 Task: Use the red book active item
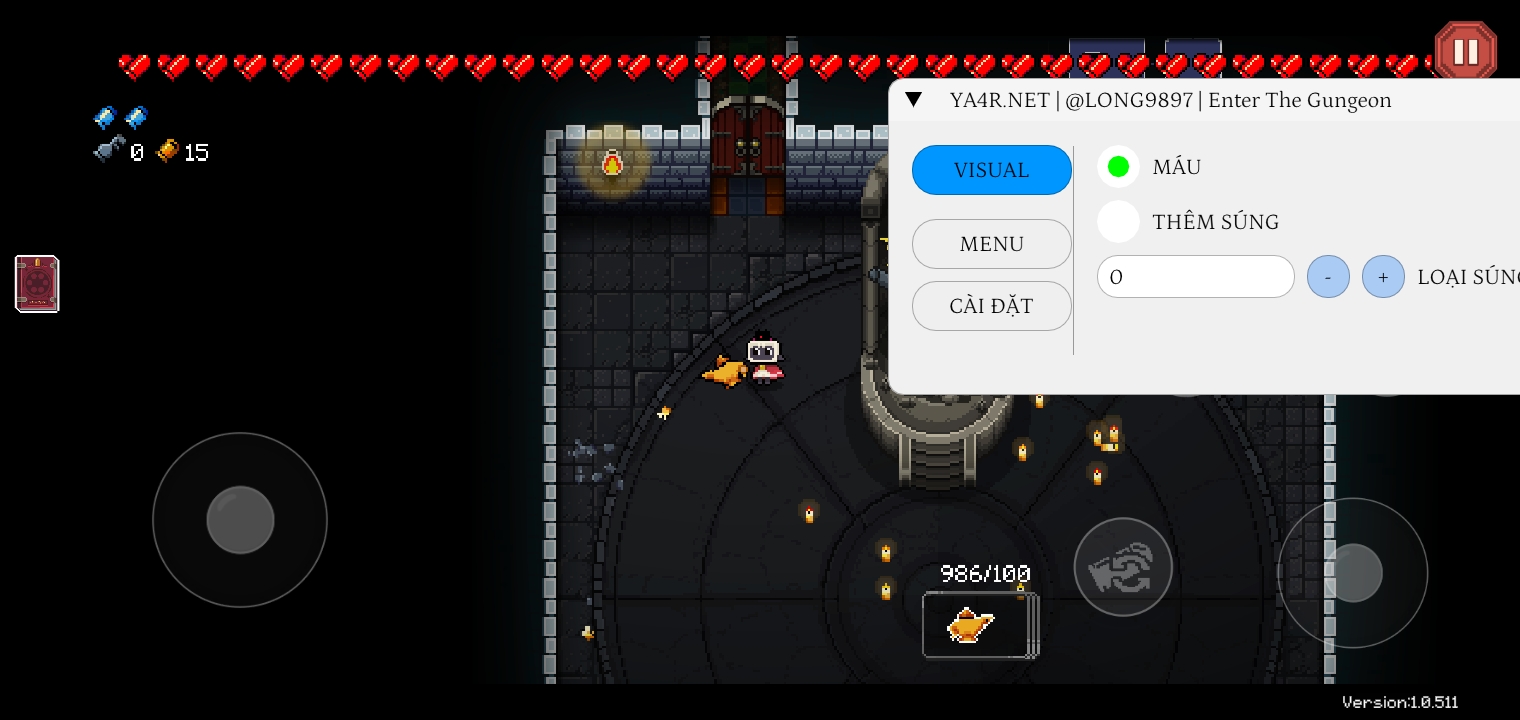[x=37, y=284]
